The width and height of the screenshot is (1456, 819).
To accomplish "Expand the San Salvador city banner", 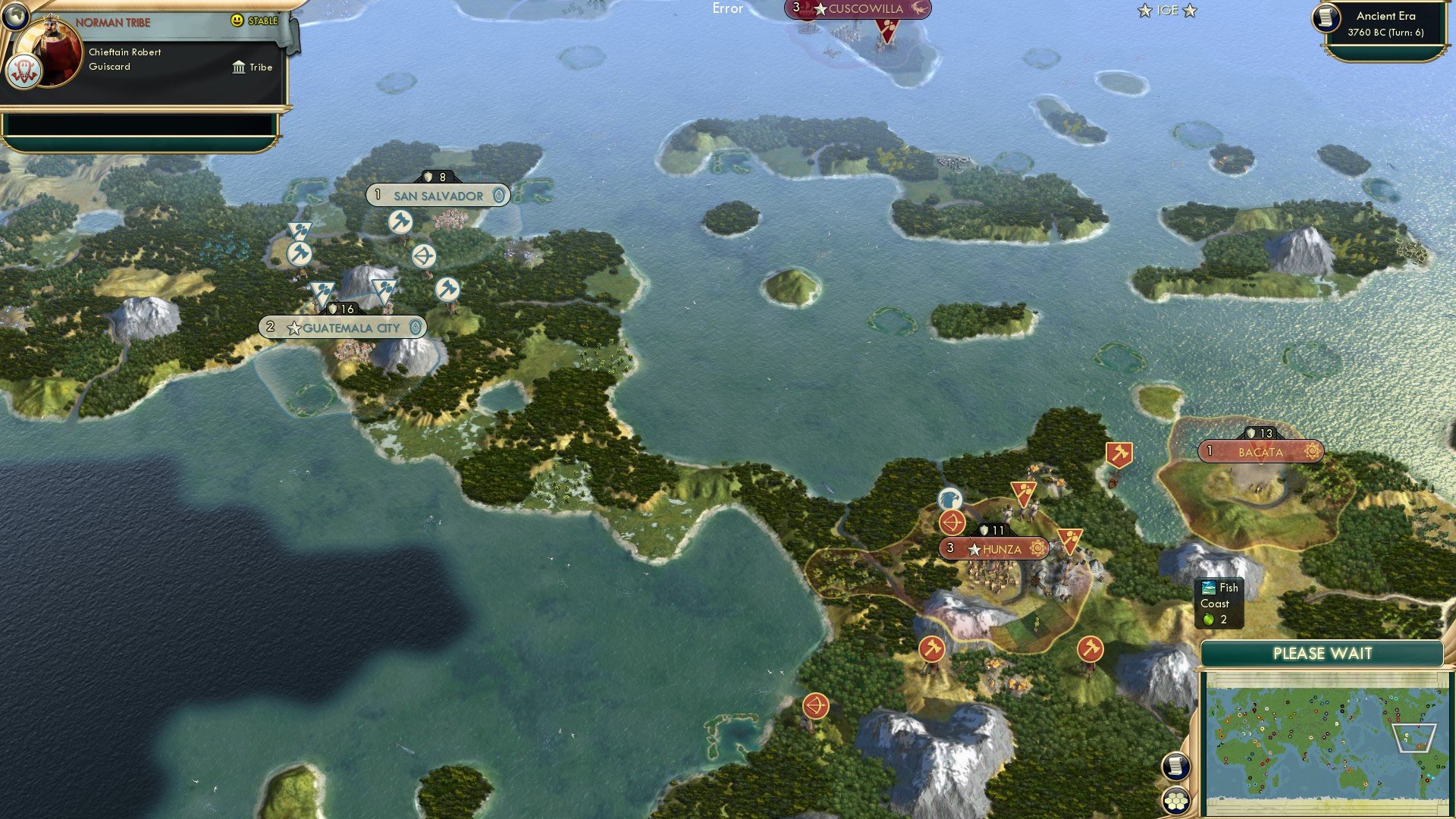I will [x=438, y=196].
